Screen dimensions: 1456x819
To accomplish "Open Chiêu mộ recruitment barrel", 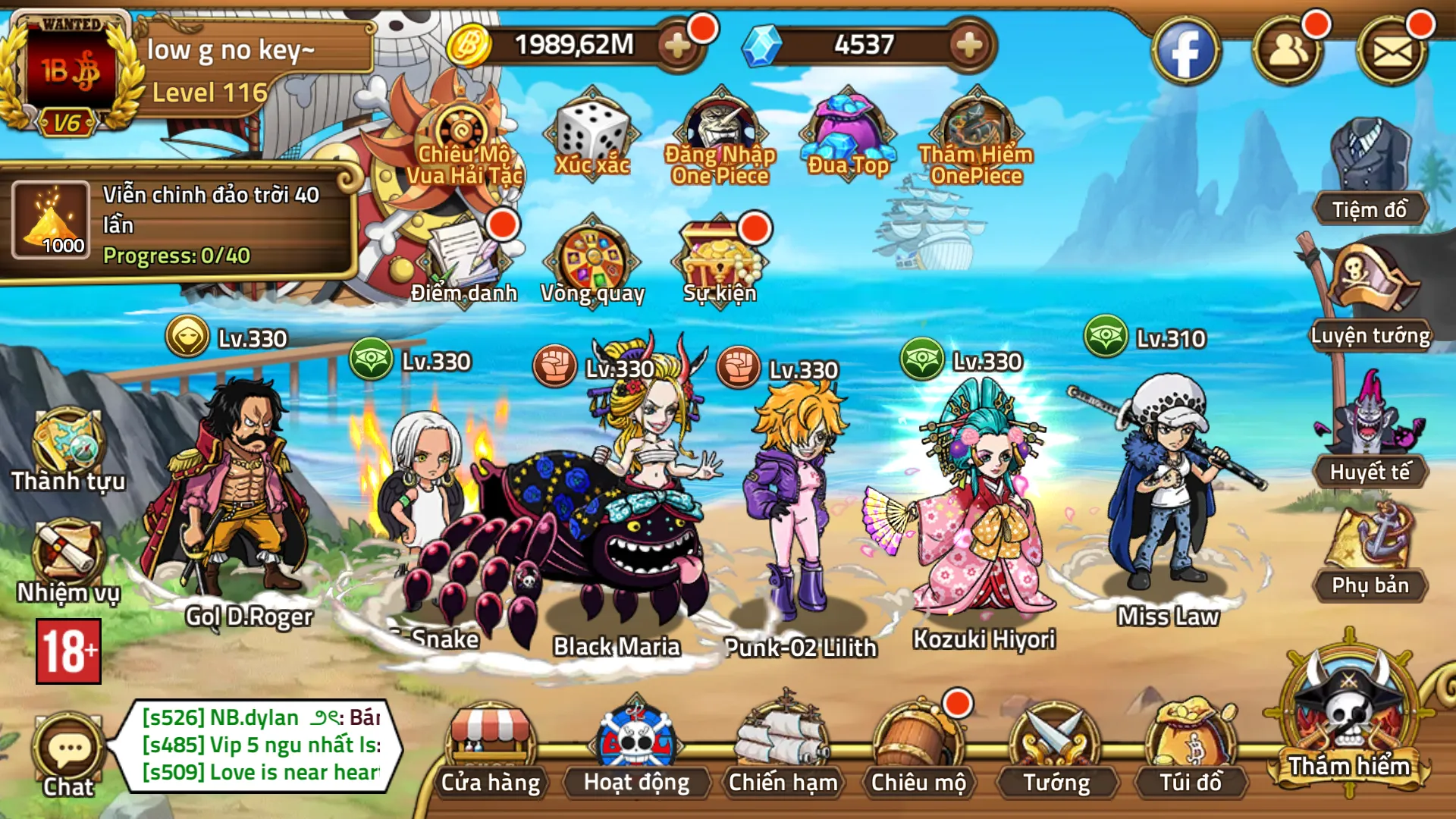I will 918,747.
